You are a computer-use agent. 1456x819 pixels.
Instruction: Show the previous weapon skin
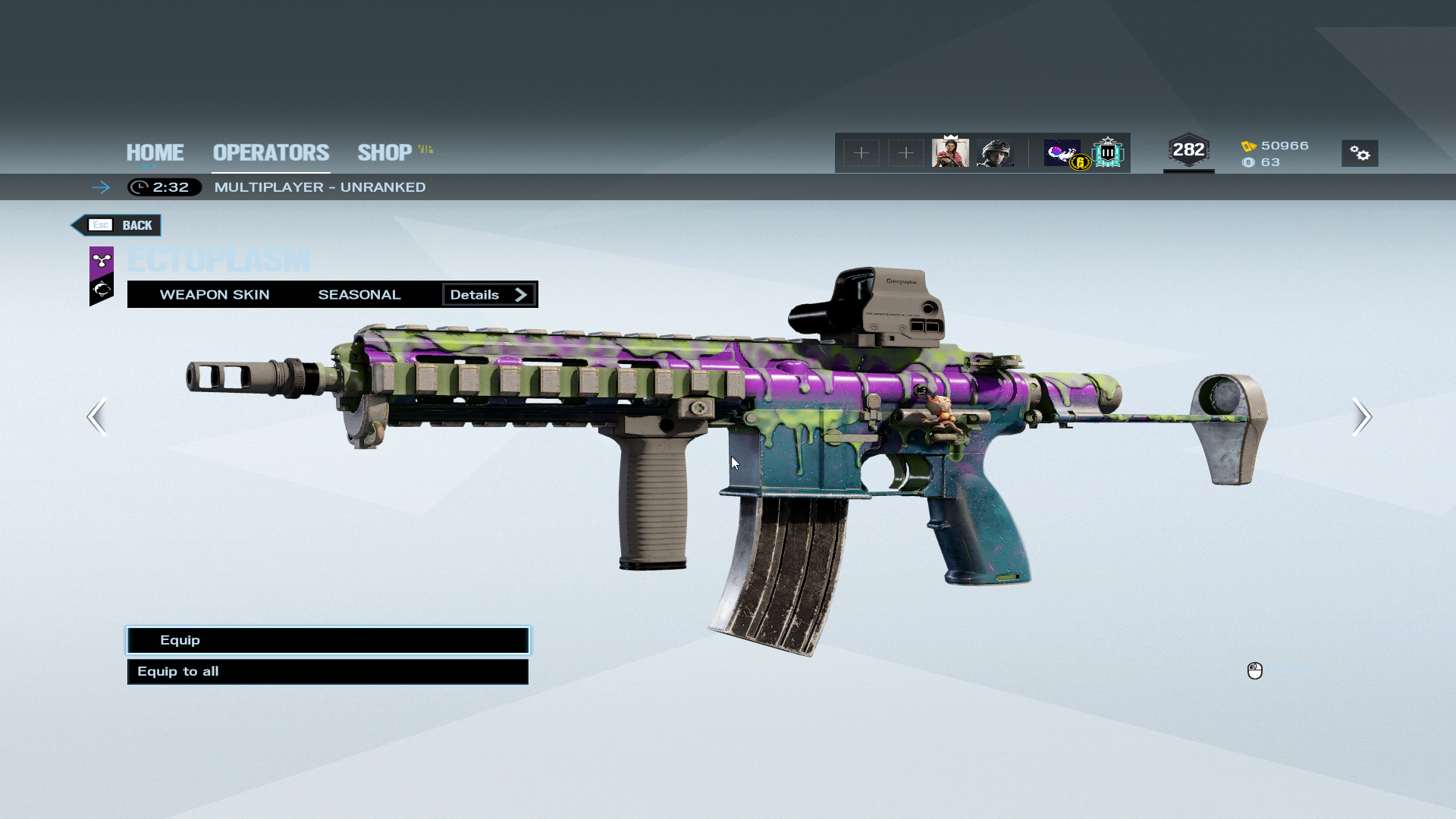point(97,416)
